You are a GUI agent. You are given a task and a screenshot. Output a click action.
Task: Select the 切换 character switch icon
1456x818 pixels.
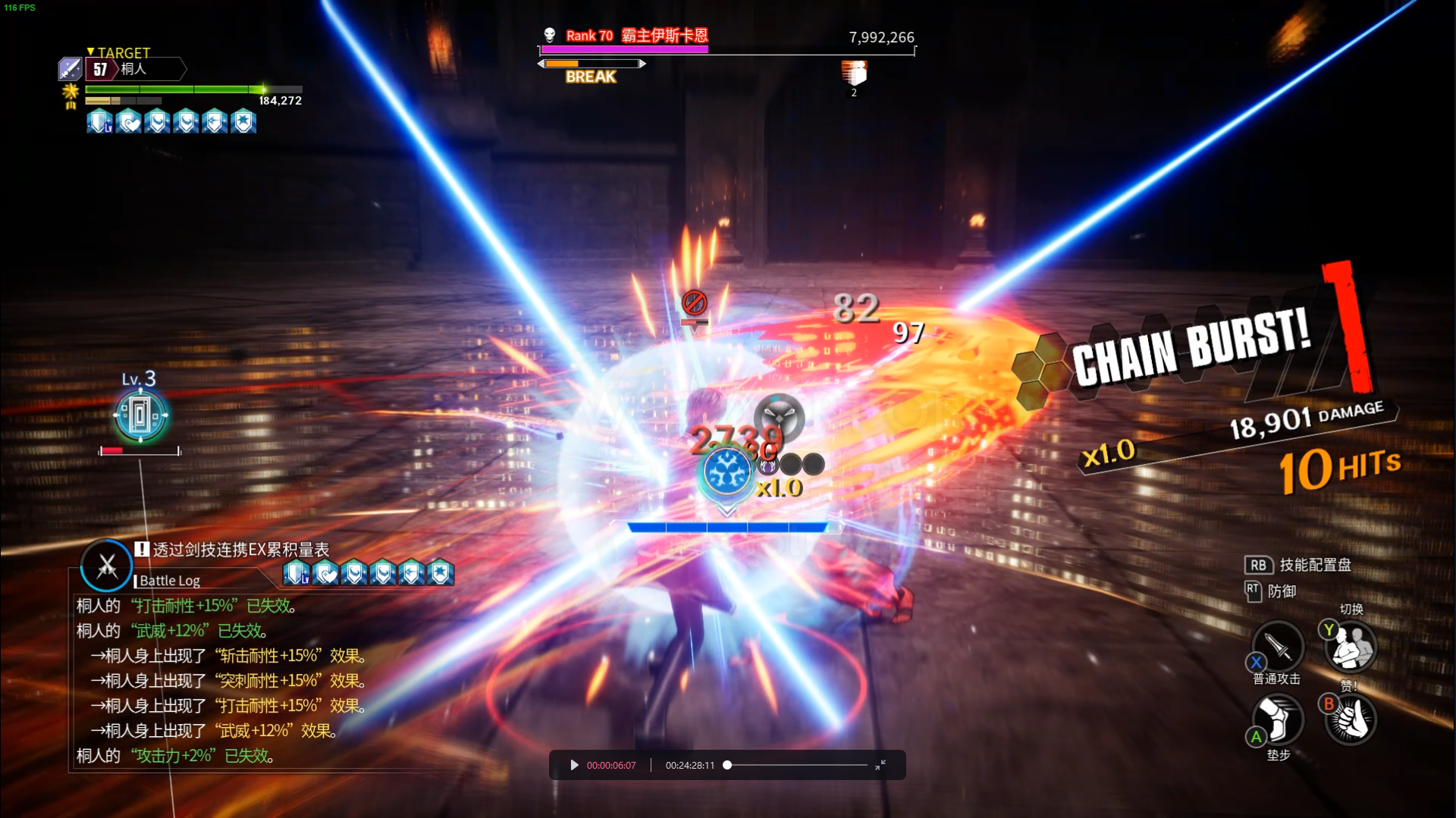[x=1351, y=647]
